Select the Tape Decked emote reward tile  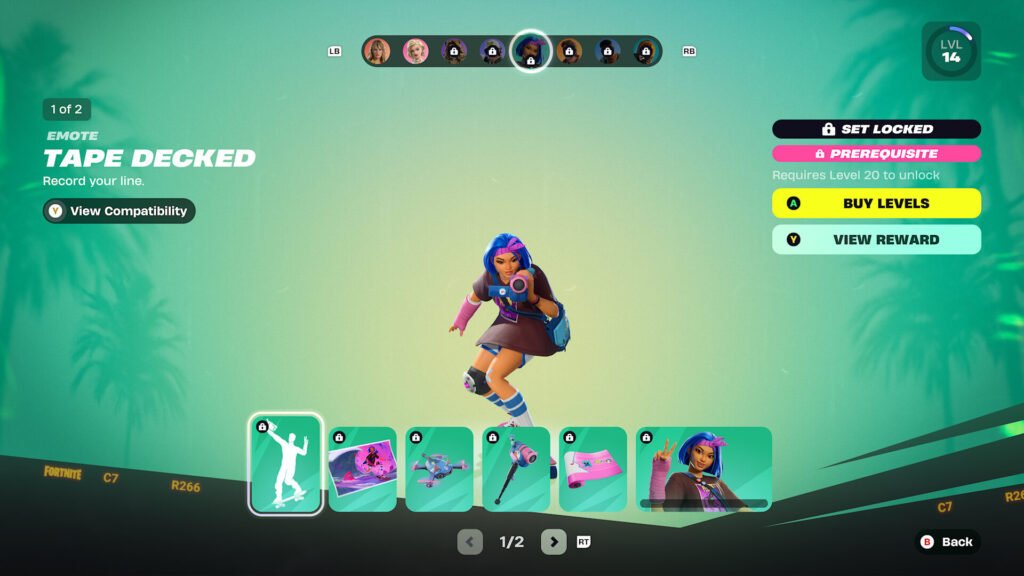286,464
